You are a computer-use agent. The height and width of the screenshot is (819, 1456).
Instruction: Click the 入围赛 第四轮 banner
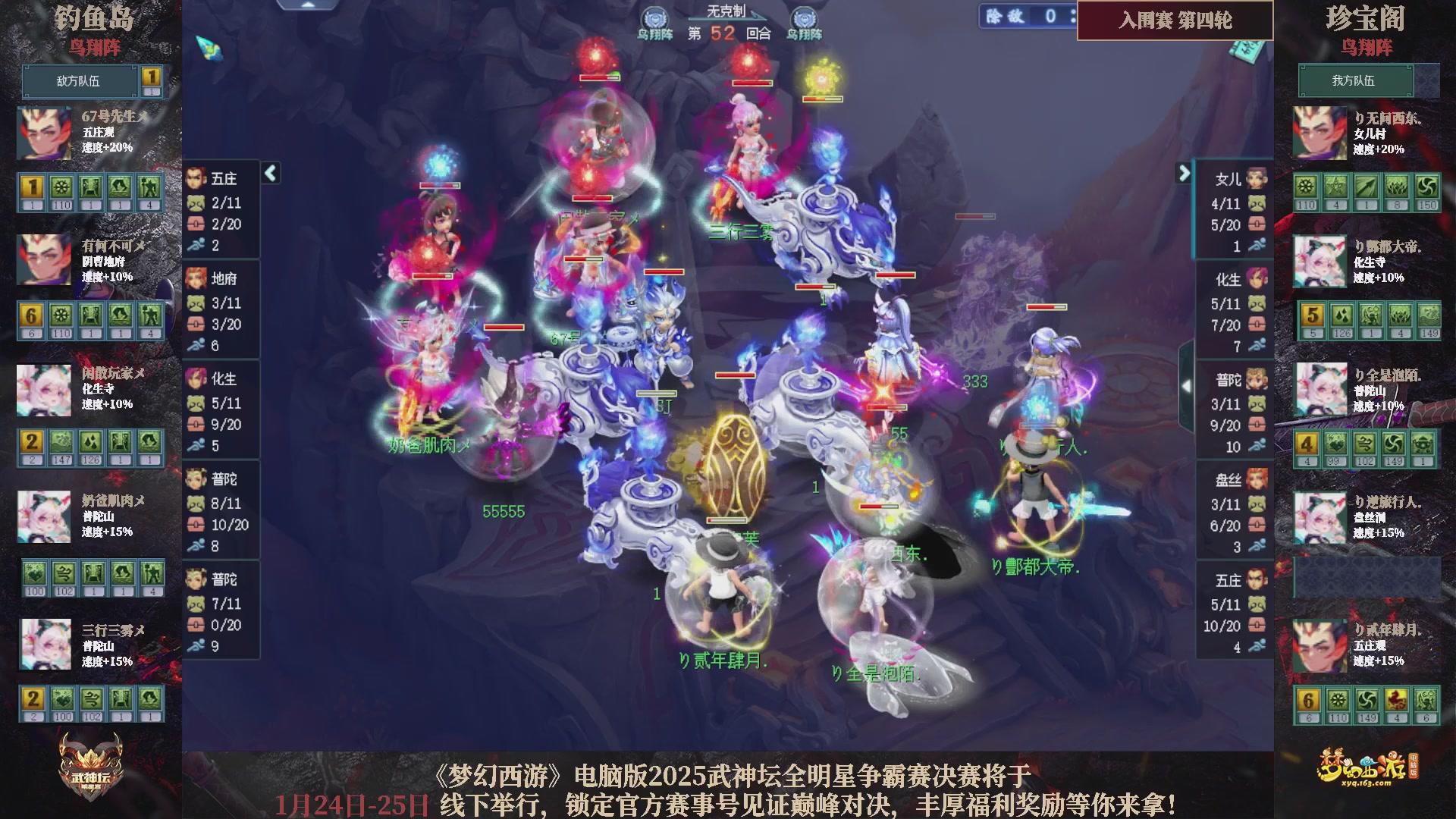tap(1175, 22)
